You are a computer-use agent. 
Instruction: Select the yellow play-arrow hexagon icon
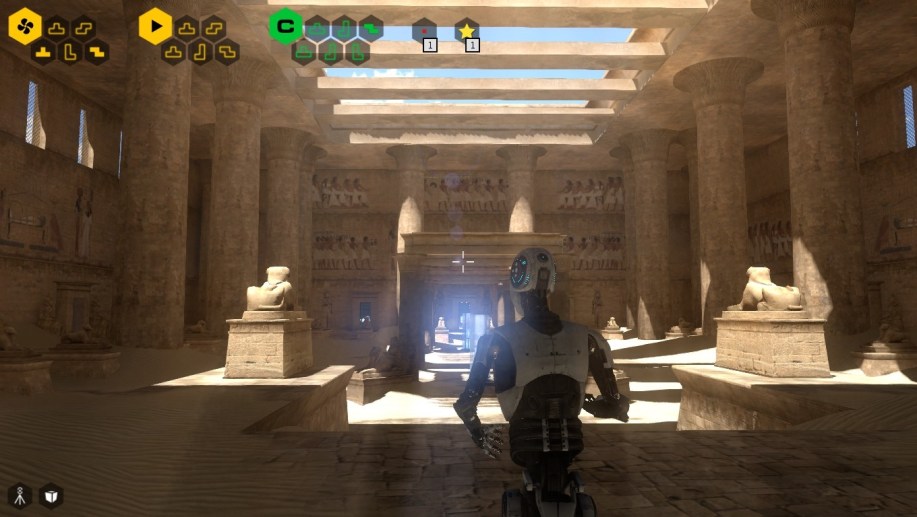pos(155,25)
